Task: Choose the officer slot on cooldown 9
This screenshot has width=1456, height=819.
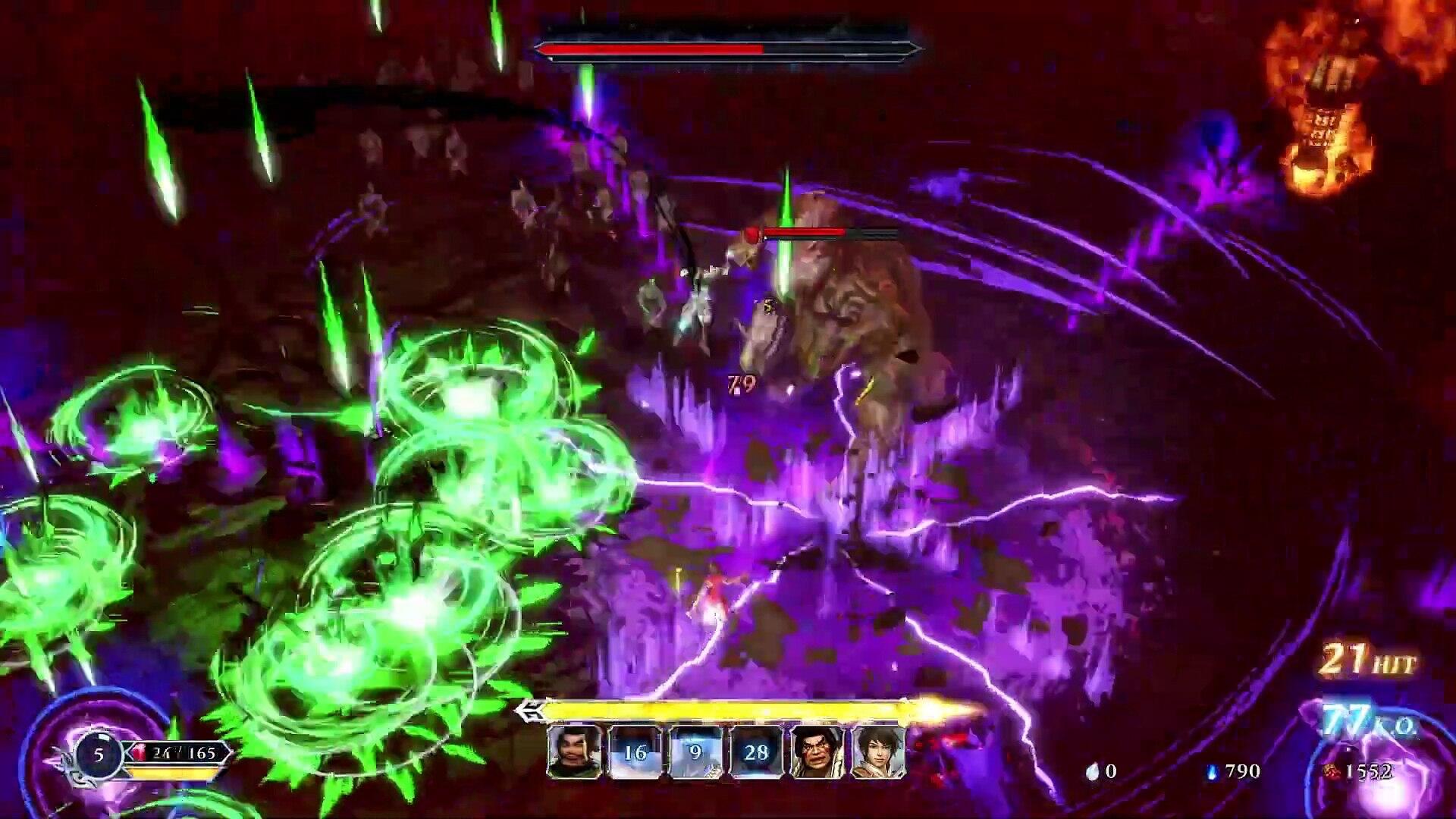Action: click(696, 752)
